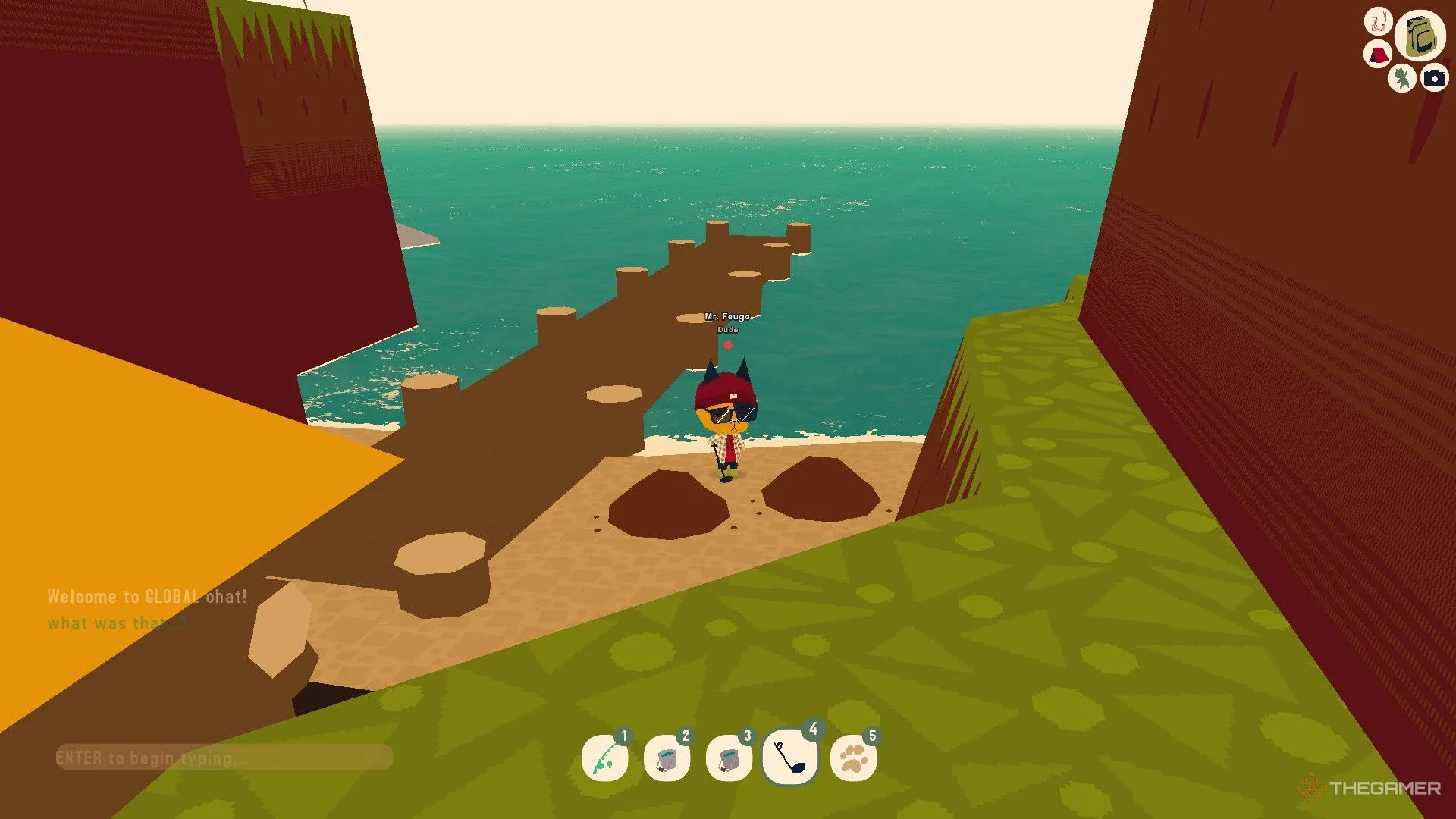Select the bucket in hotbar slot 2
The width and height of the screenshot is (1456, 819).
(x=667, y=758)
